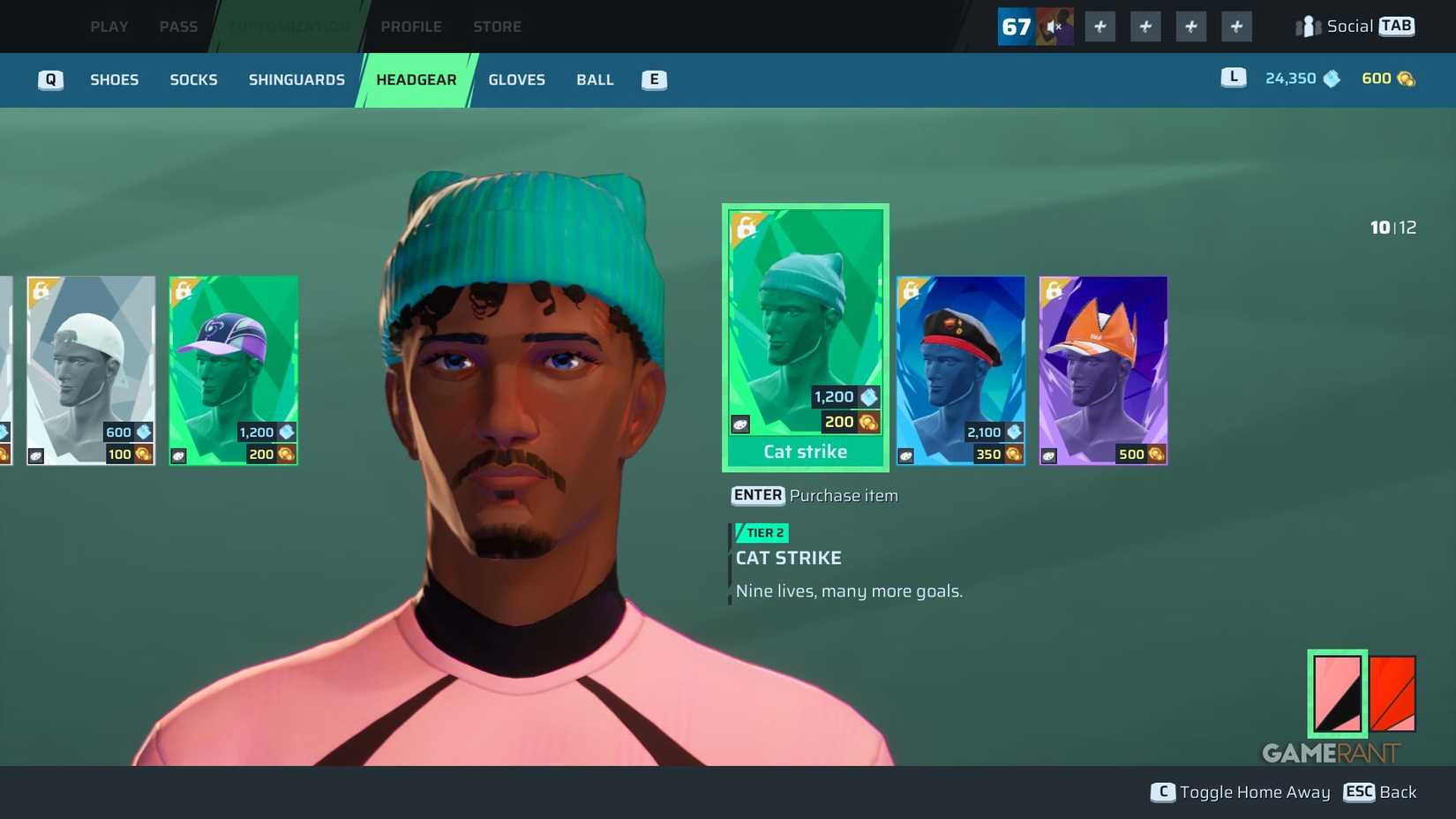Toggle the Tier 2 rarity badge
Image resolution: width=1456 pixels, height=819 pixels.
(x=761, y=532)
